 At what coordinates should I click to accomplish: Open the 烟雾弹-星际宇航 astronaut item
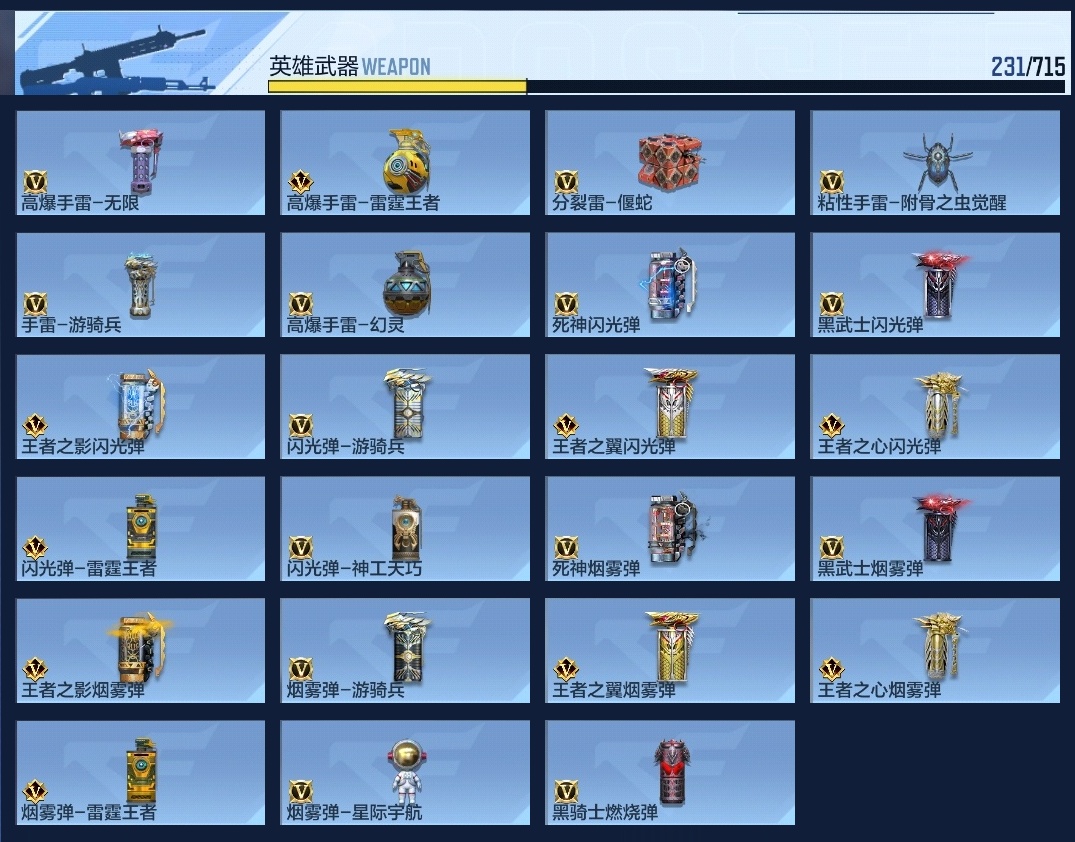pos(405,773)
